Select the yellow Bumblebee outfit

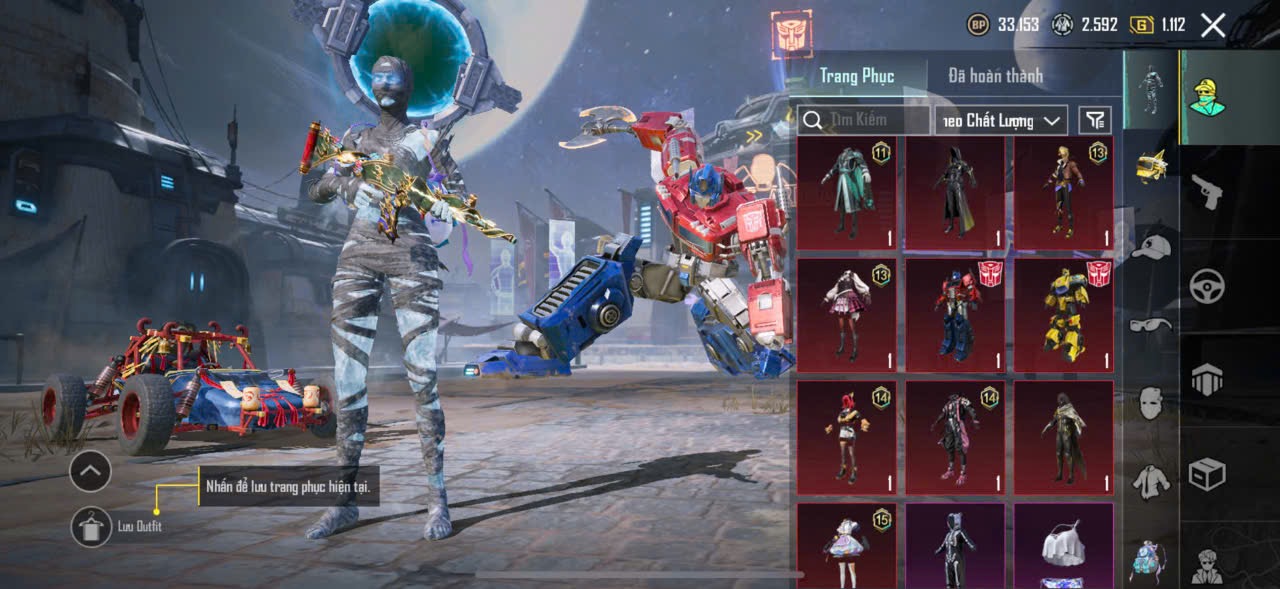click(x=1064, y=316)
